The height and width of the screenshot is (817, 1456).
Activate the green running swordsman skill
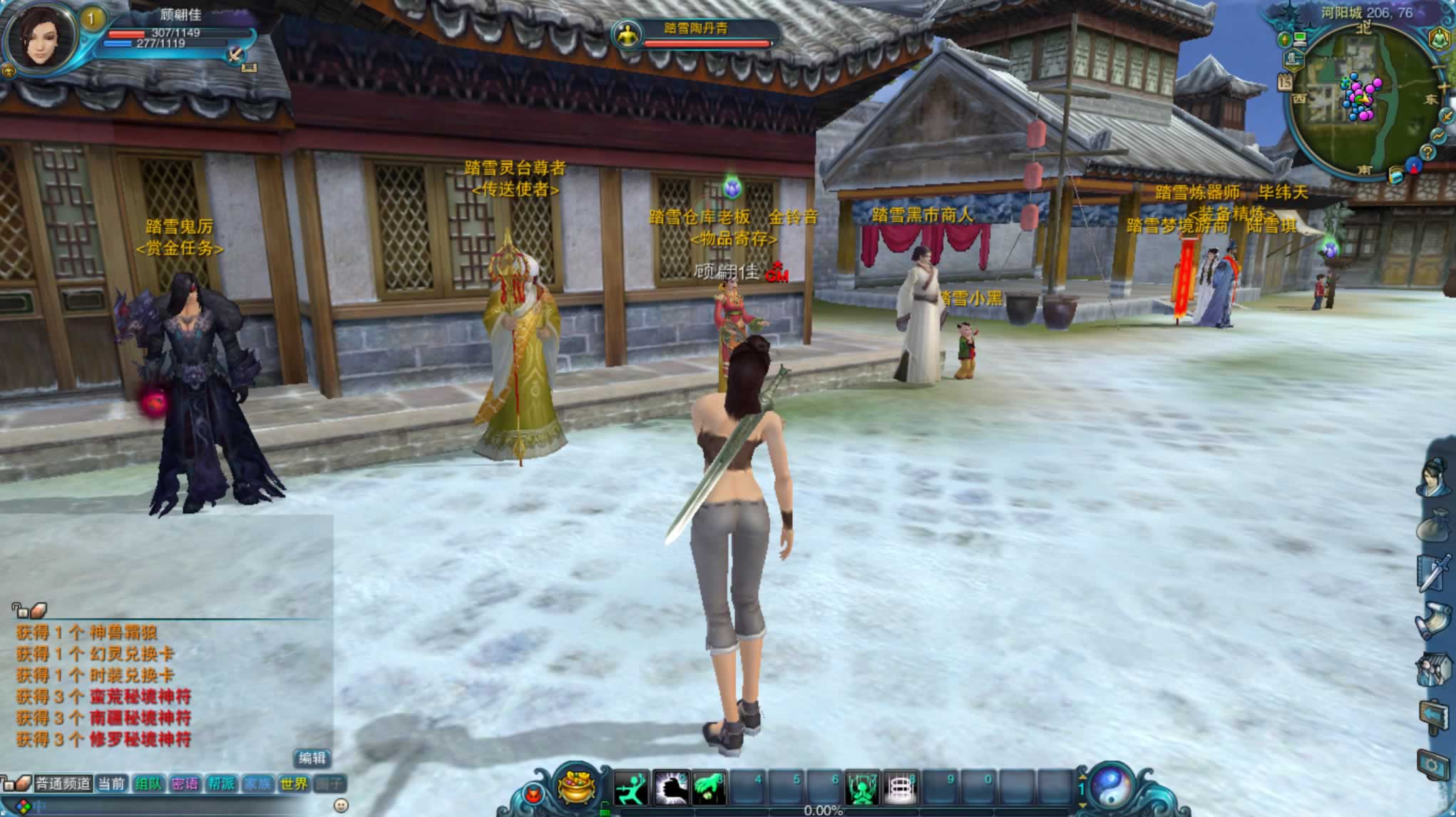[631, 788]
